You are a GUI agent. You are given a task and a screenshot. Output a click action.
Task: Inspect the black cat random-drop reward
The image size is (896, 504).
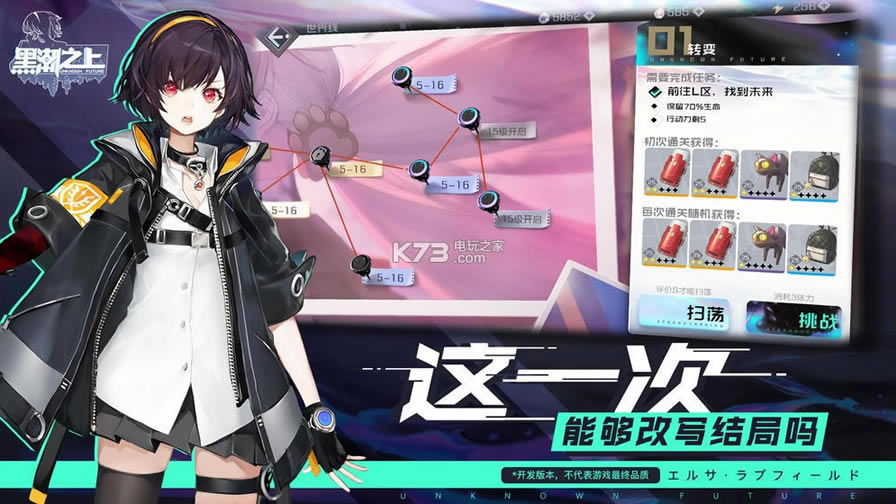(x=762, y=246)
